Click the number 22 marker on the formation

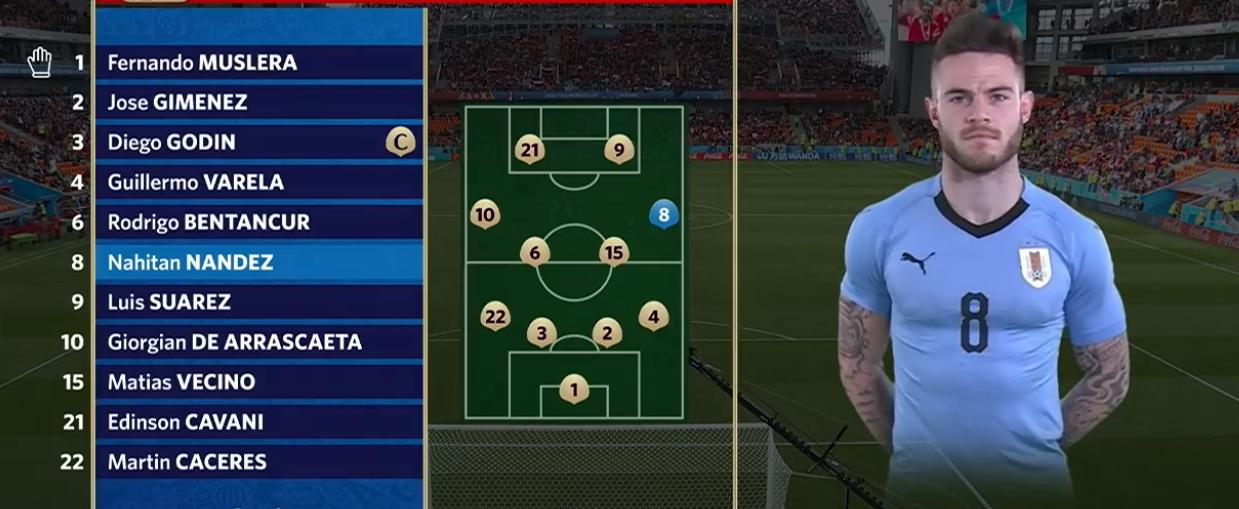pyautogui.click(x=495, y=317)
